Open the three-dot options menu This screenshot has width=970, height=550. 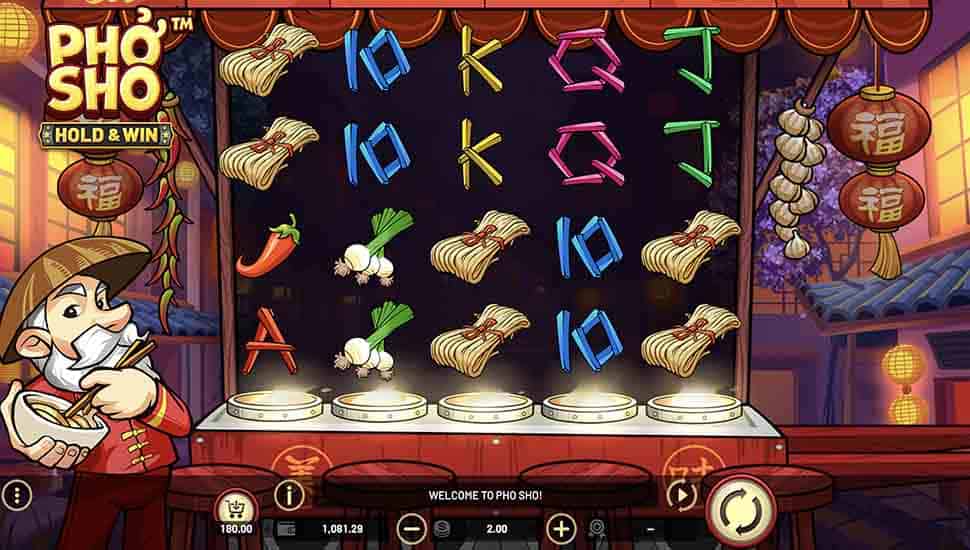pyautogui.click(x=15, y=495)
